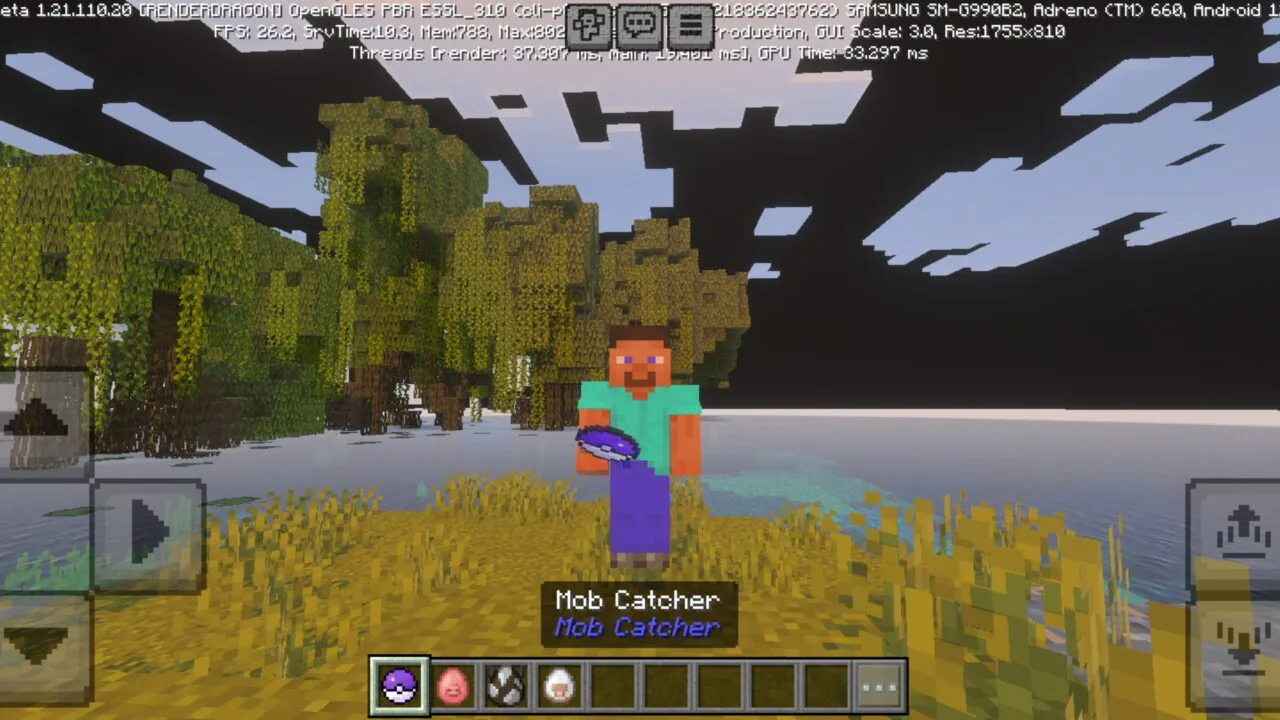Select the black-and-white speckled egg item

click(x=506, y=685)
